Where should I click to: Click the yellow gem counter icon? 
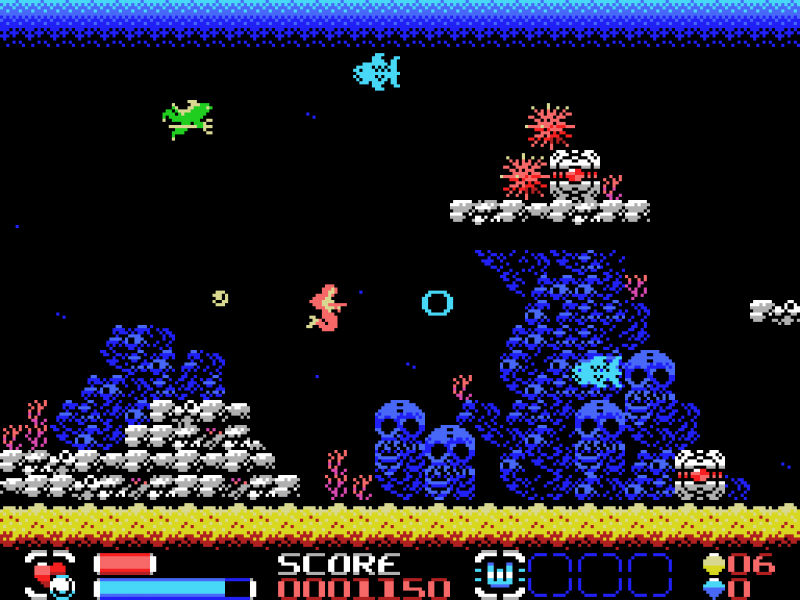tap(713, 564)
